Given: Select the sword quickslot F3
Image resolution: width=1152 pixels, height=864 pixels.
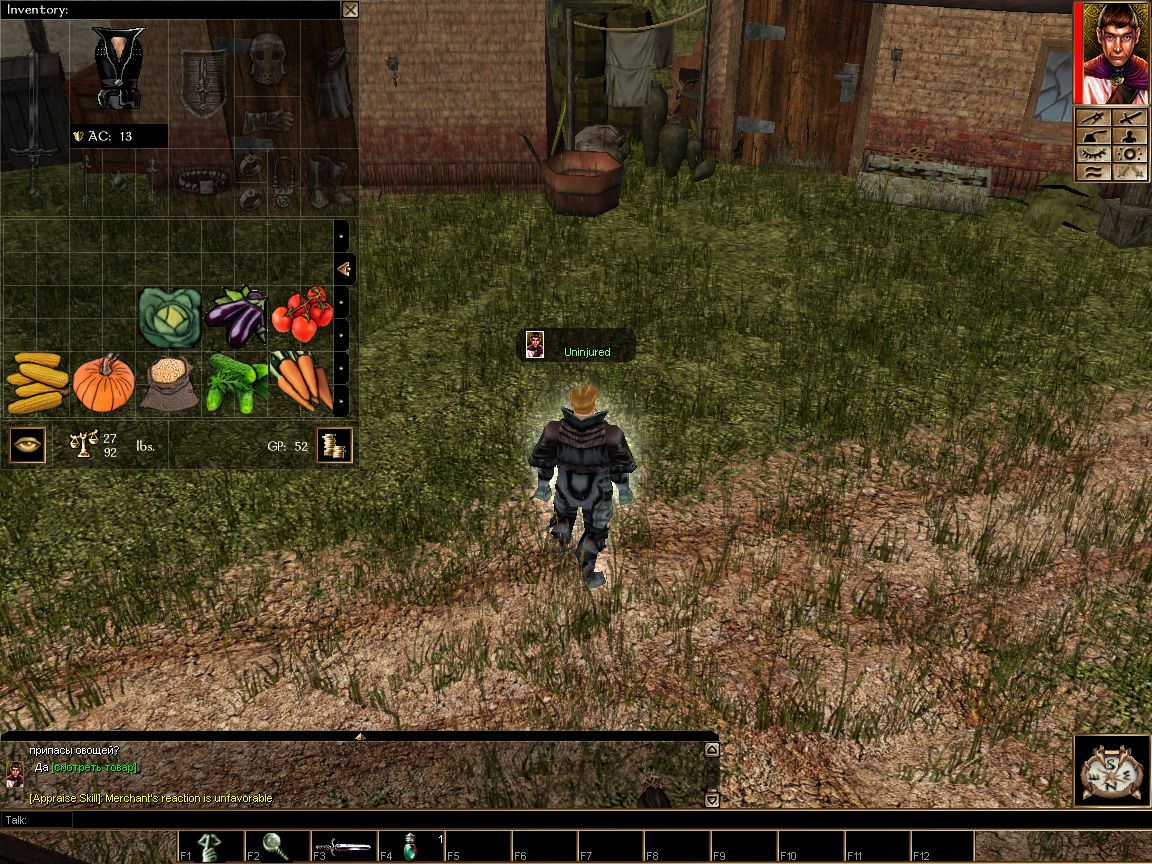Looking at the screenshot, I should point(343,846).
